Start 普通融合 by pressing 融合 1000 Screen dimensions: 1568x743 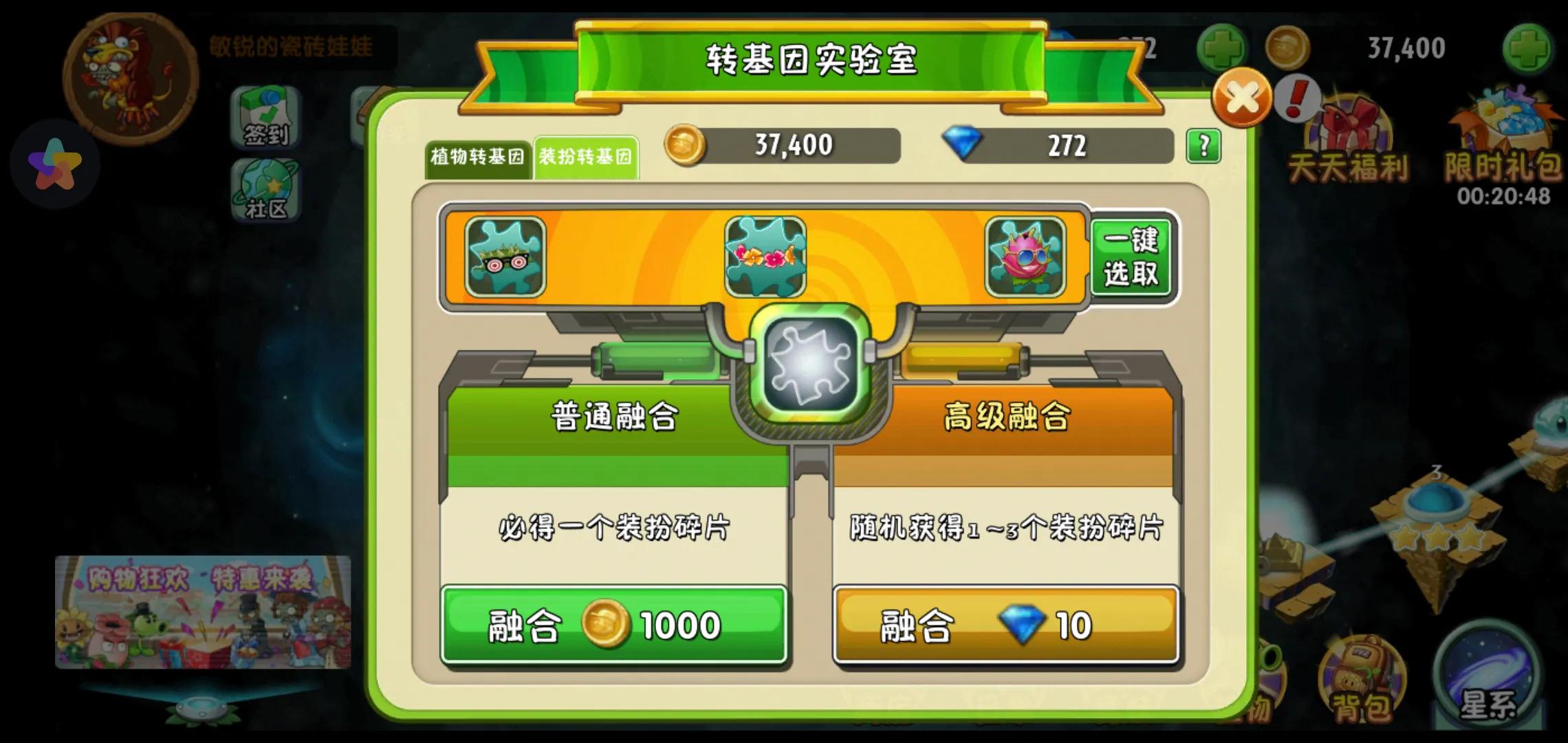tap(616, 625)
